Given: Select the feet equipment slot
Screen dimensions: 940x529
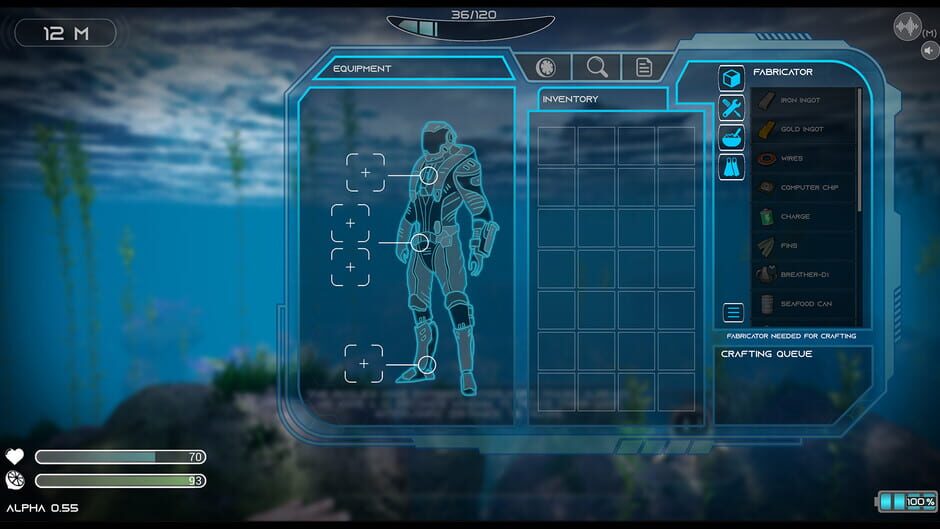Looking at the screenshot, I should [x=364, y=363].
